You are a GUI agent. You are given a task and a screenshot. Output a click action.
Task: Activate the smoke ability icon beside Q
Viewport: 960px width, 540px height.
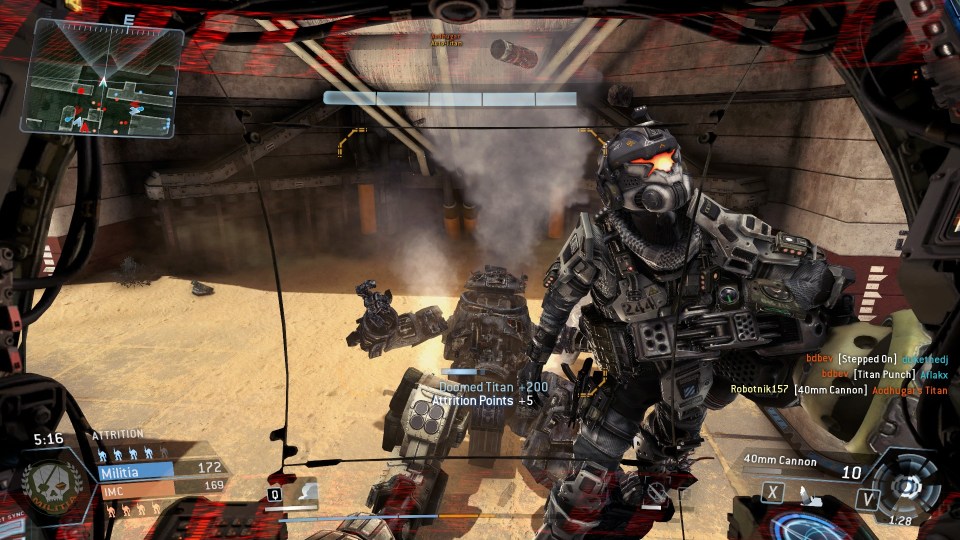[307, 492]
